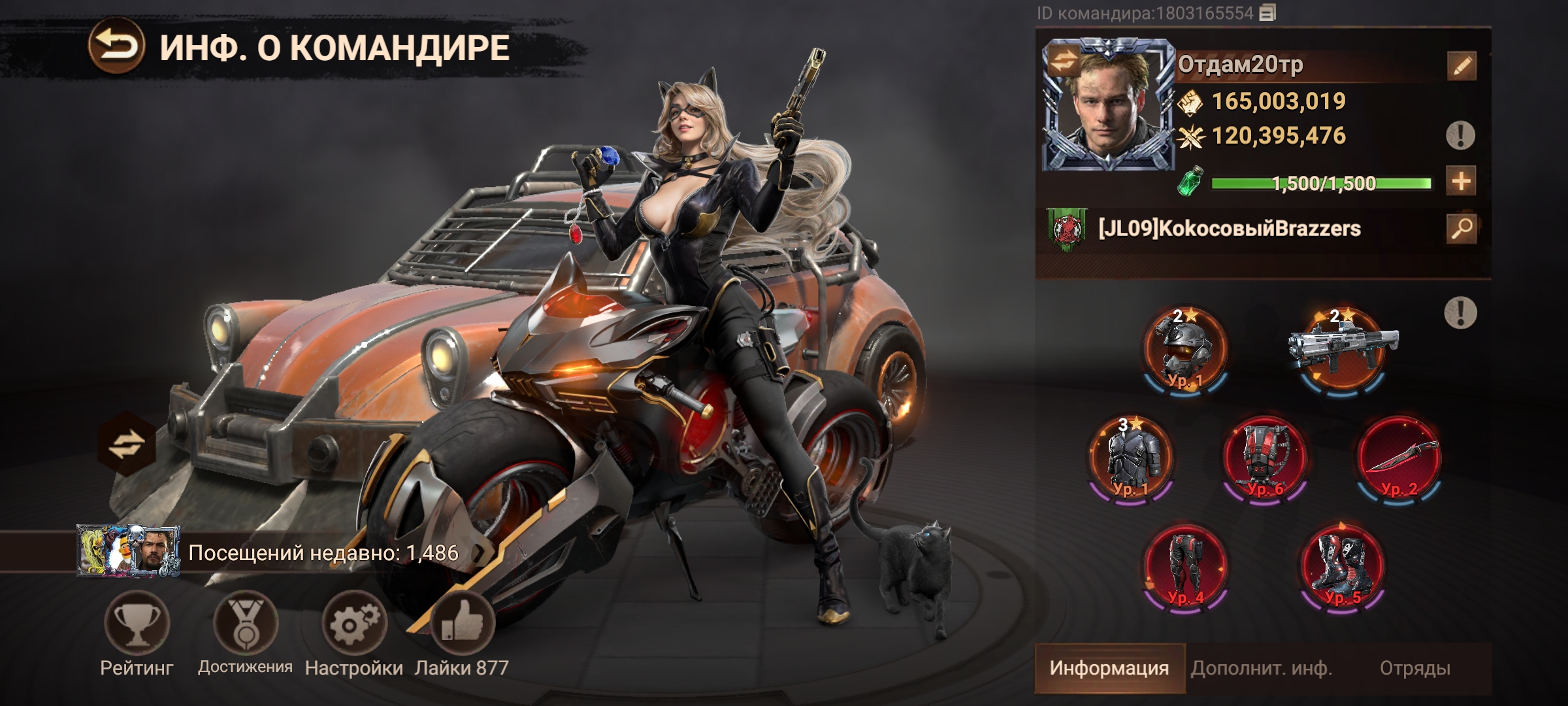
Task: Switch to the Отряды tab
Action: (x=1414, y=668)
